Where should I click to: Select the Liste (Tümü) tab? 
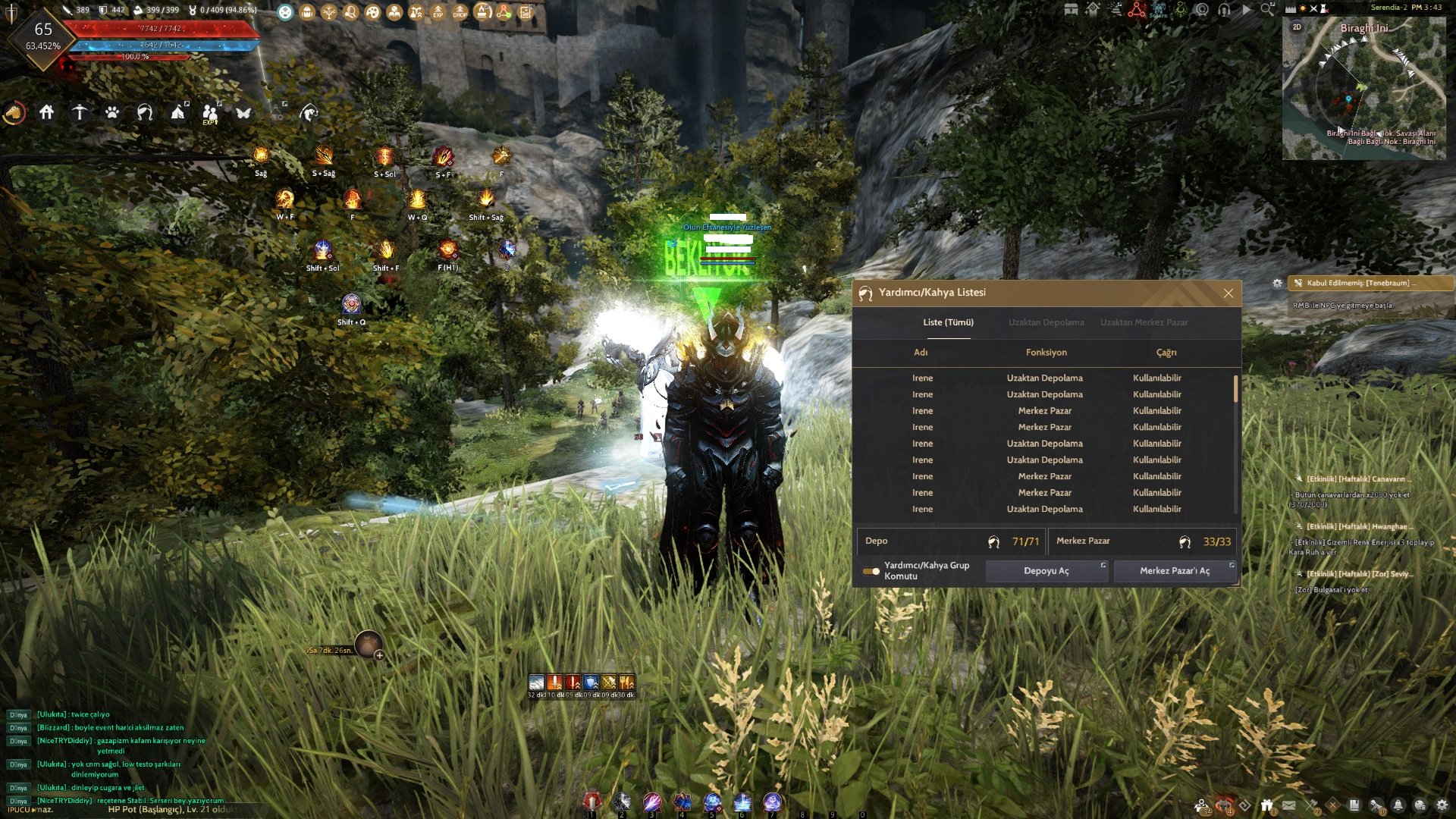pos(948,322)
